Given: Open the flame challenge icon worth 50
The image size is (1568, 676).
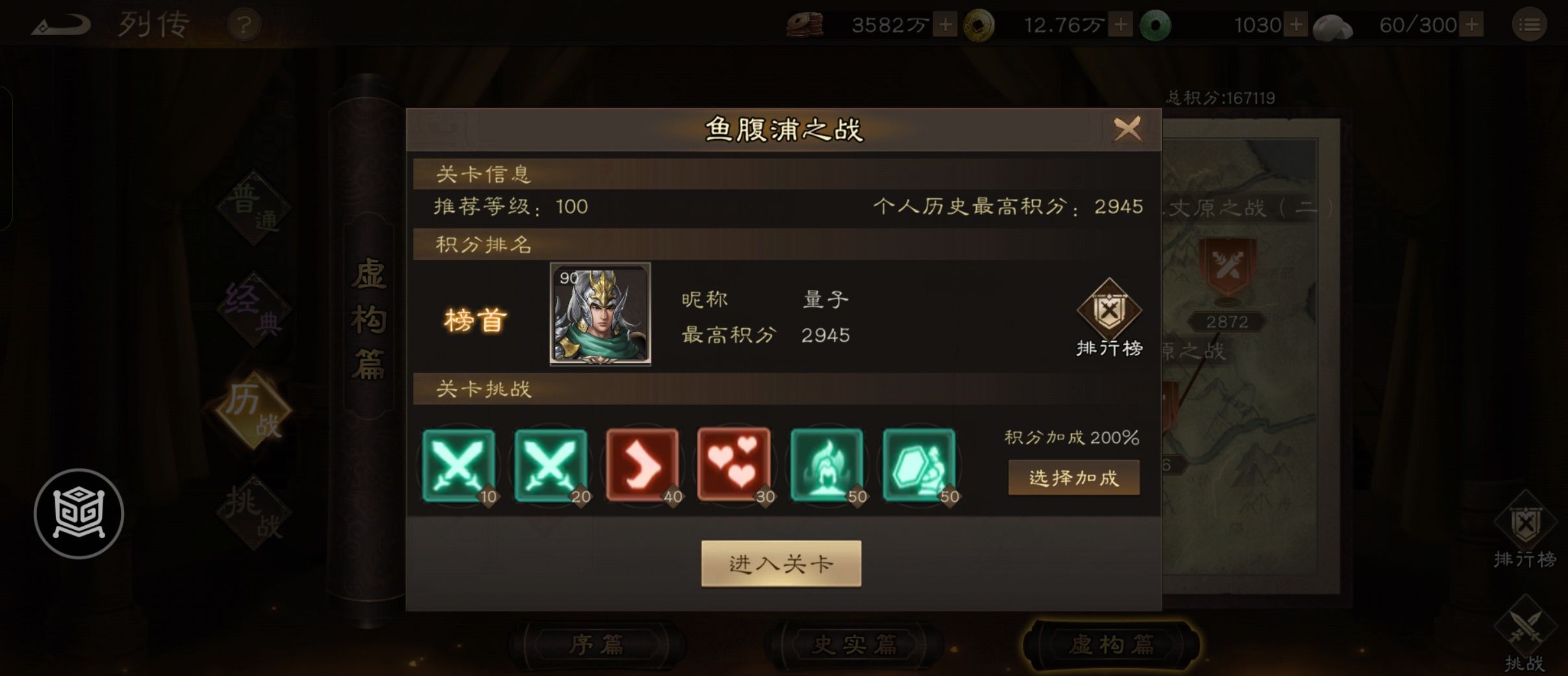Looking at the screenshot, I should tap(828, 465).
